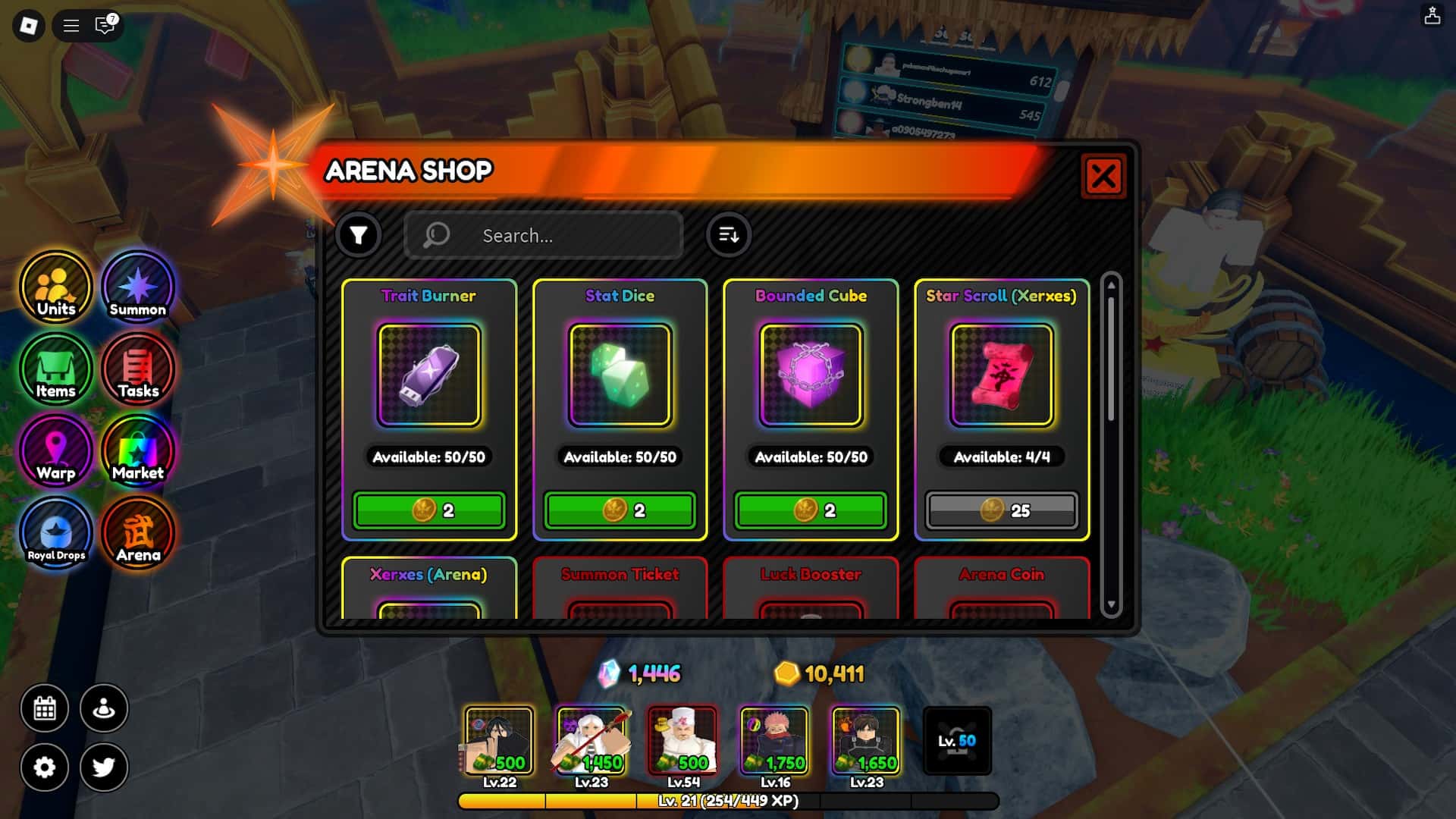Open the Market shop

click(x=138, y=451)
